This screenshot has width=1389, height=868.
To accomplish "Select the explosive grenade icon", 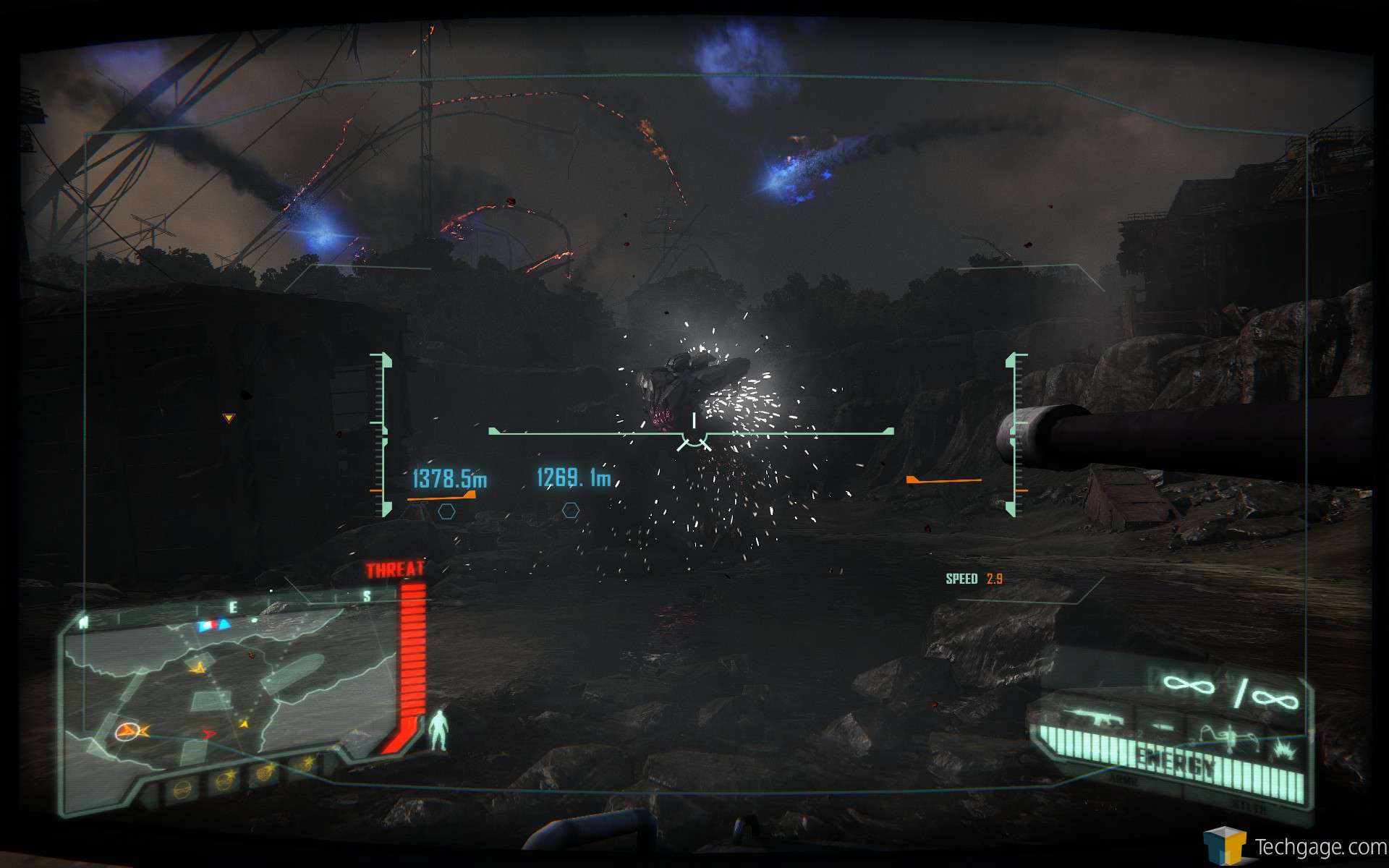I will tap(1285, 749).
